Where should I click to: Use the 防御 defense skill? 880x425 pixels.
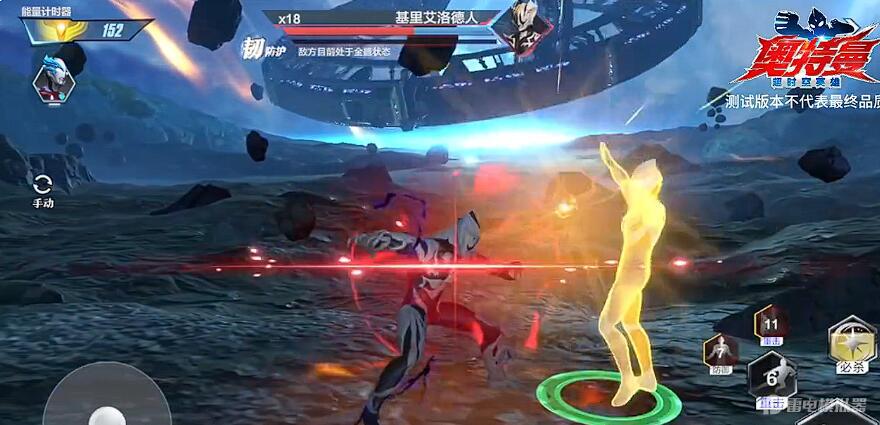[x=720, y=353]
